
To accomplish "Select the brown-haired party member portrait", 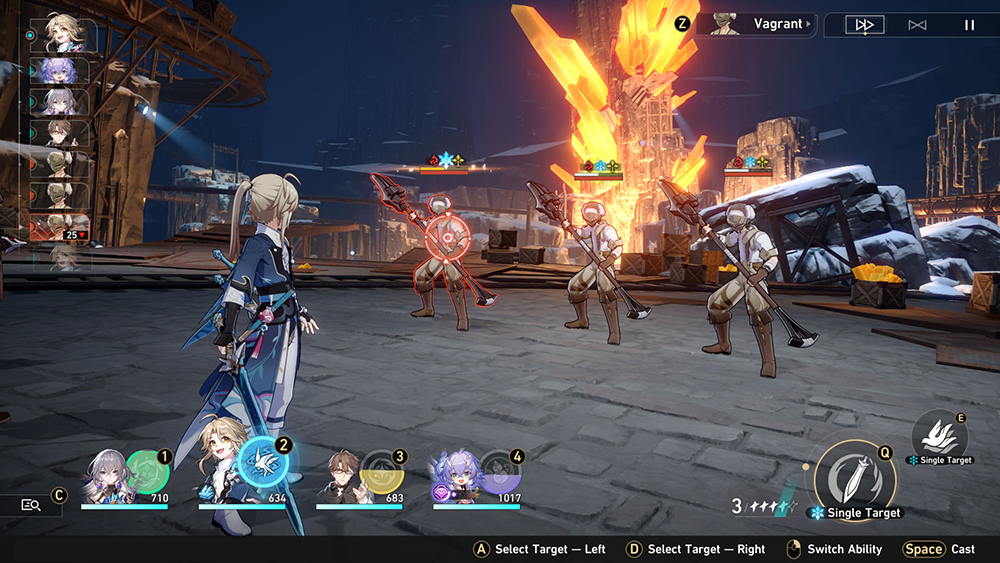I will click(x=343, y=476).
